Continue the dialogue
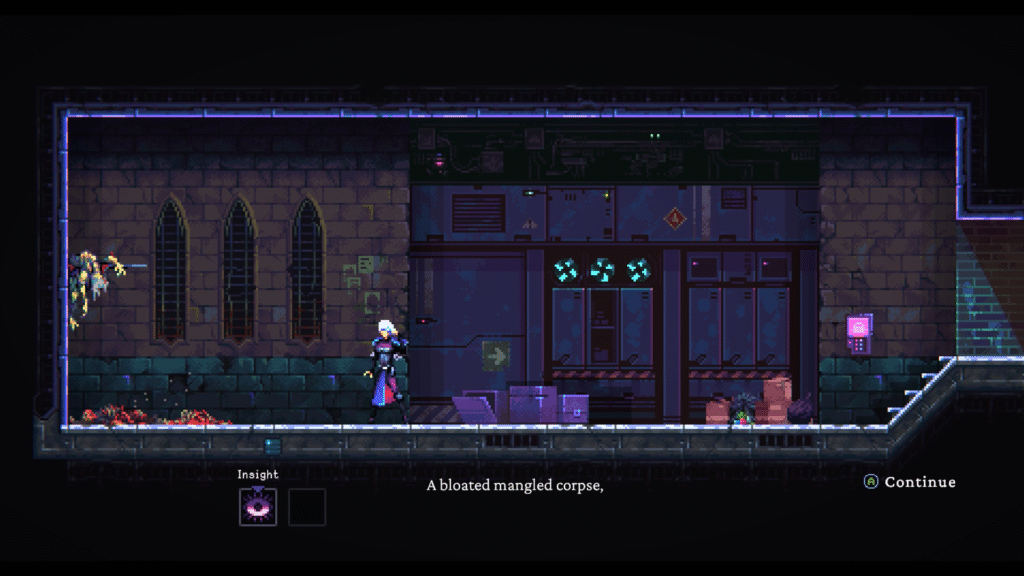Image resolution: width=1024 pixels, height=576 pixels. pos(910,482)
